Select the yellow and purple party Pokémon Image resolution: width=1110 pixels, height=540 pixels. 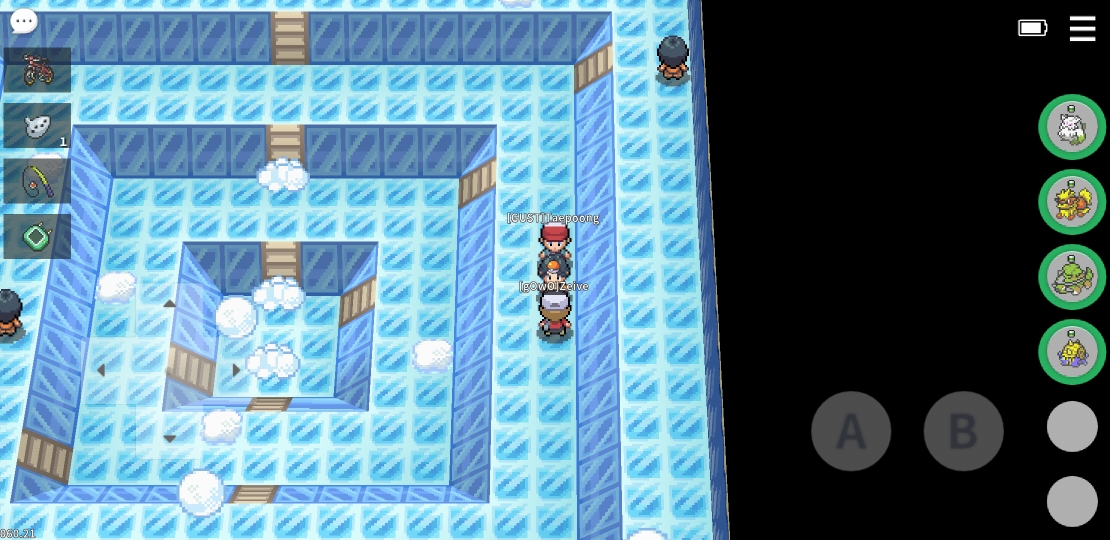1072,352
